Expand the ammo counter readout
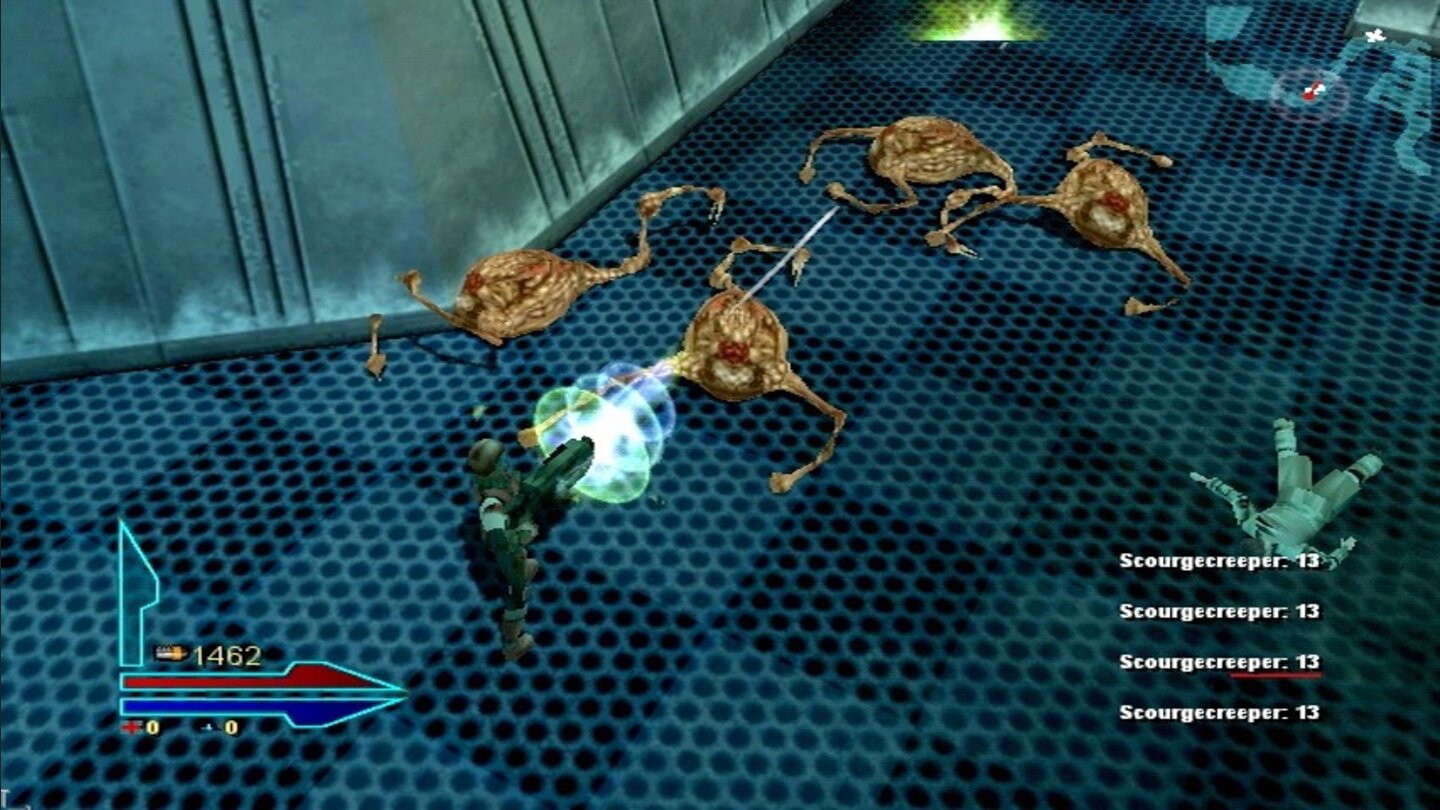This screenshot has height=810, width=1440. pos(230,653)
